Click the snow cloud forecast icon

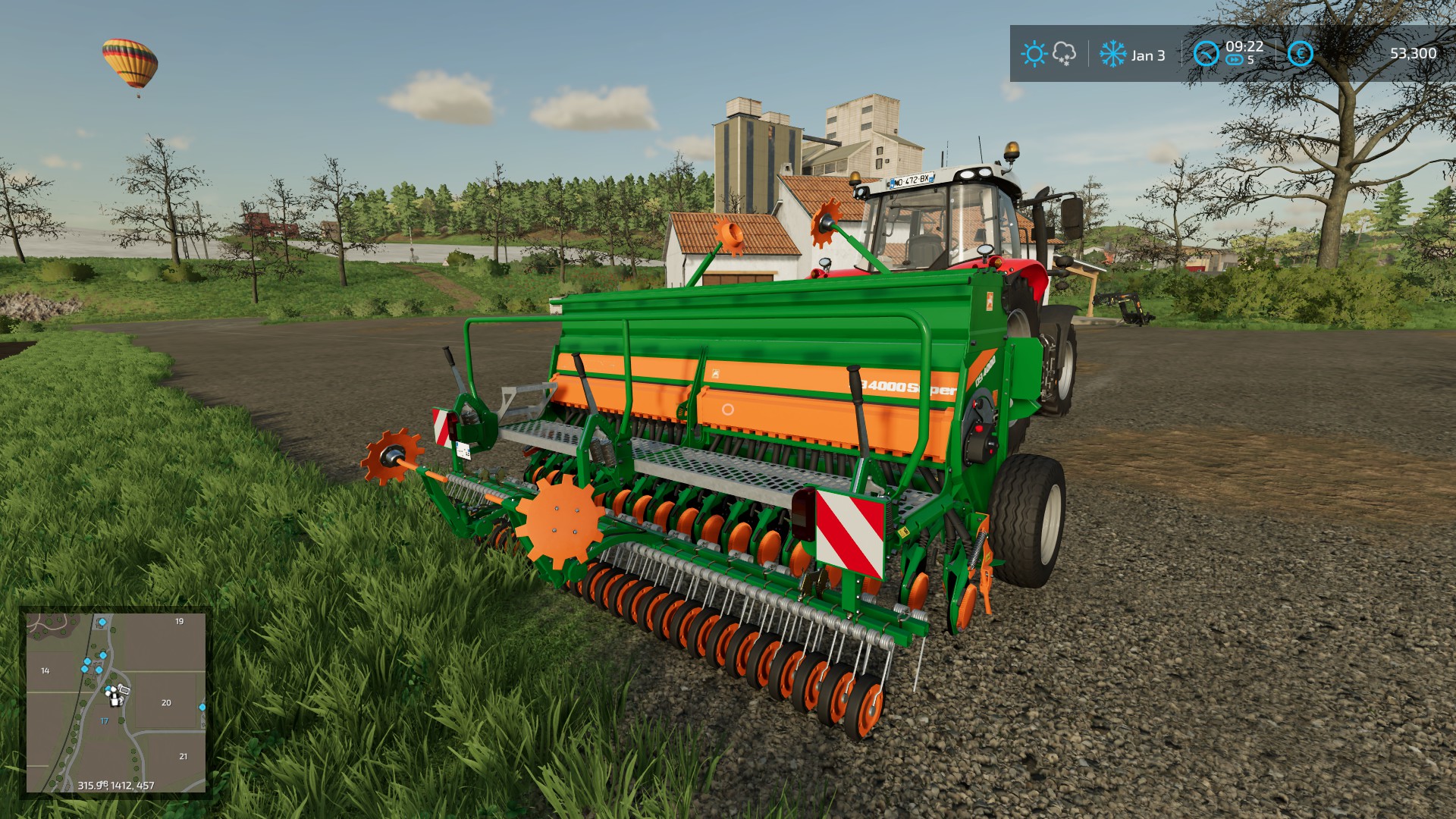1065,54
